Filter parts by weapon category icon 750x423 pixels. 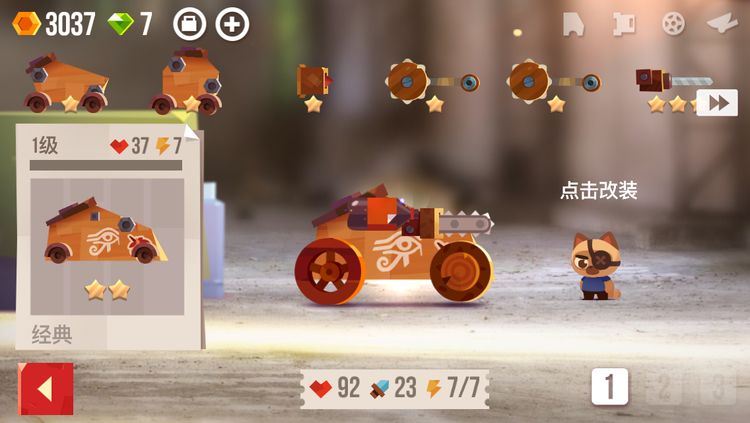(722, 23)
